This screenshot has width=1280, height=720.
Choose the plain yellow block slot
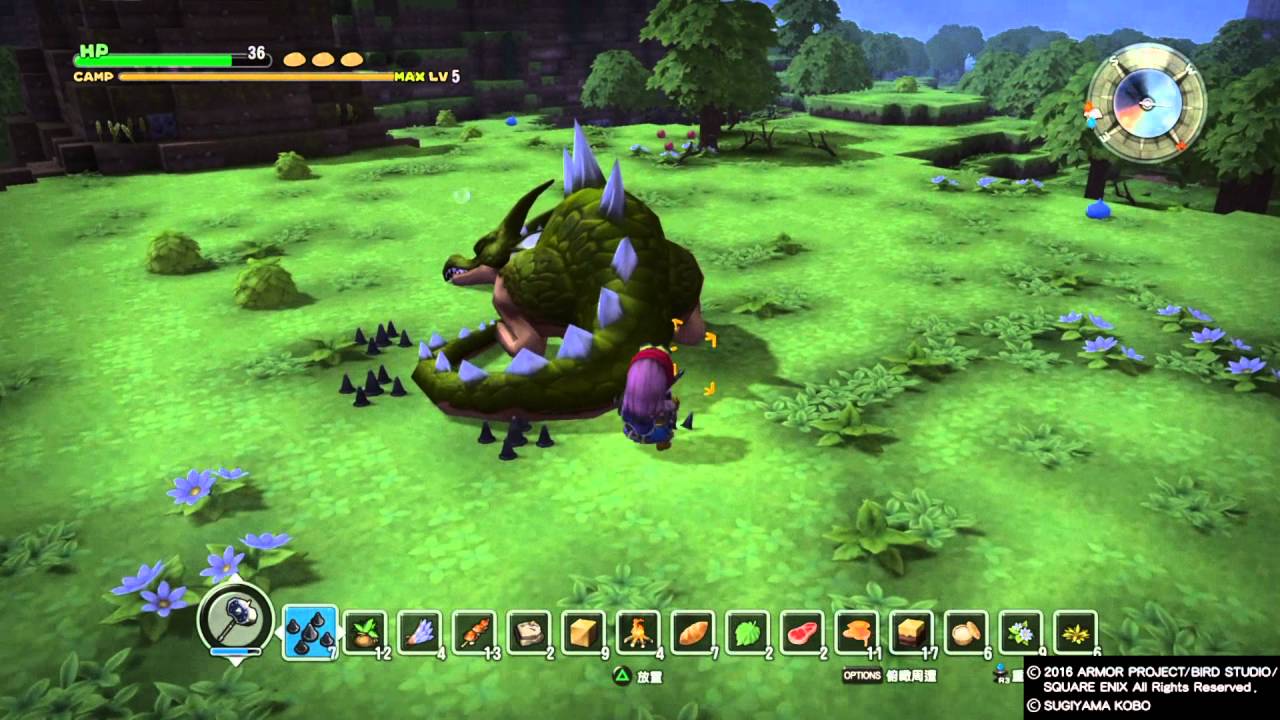click(x=584, y=633)
